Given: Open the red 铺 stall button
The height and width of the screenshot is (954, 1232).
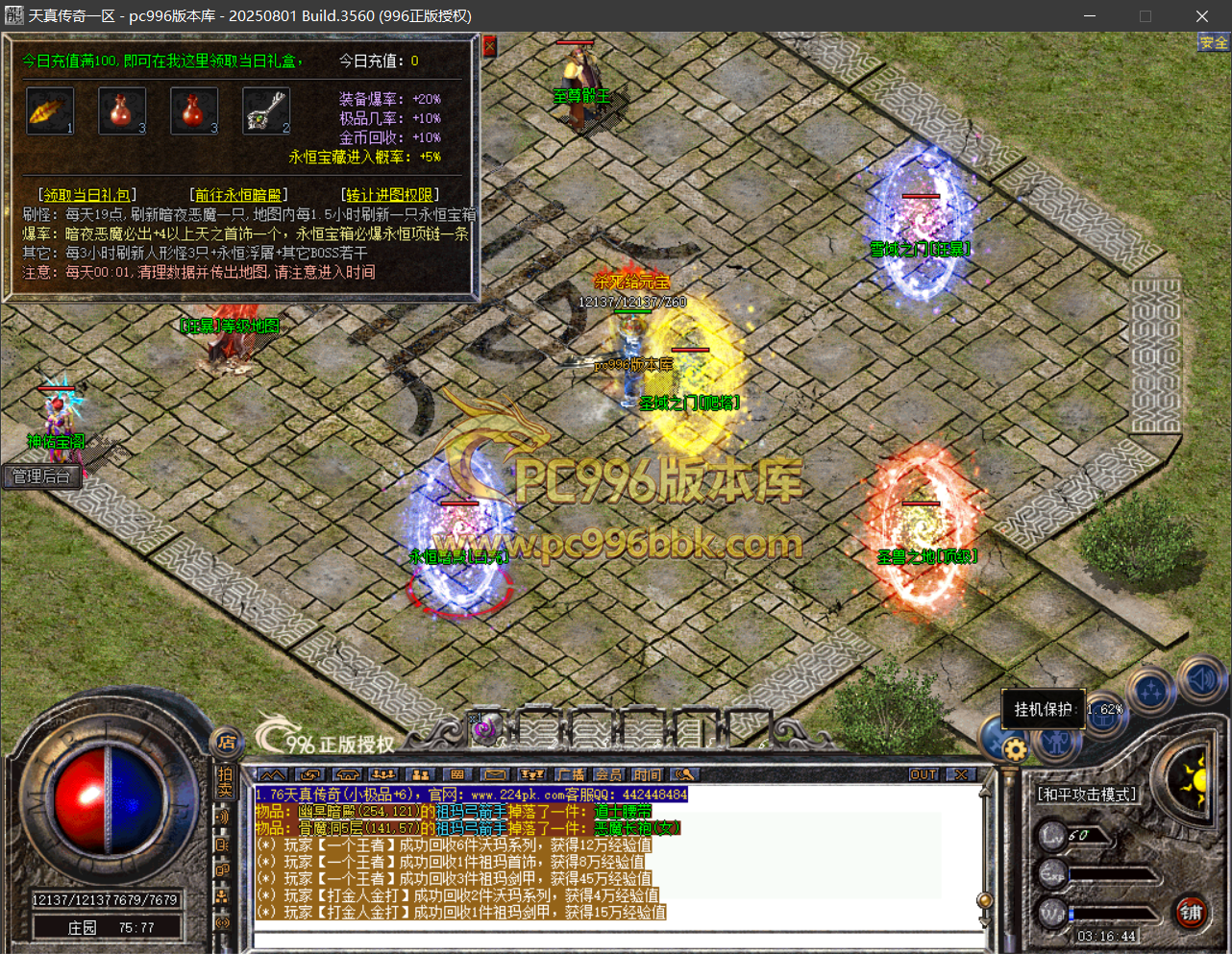Looking at the screenshot, I should point(1192,913).
